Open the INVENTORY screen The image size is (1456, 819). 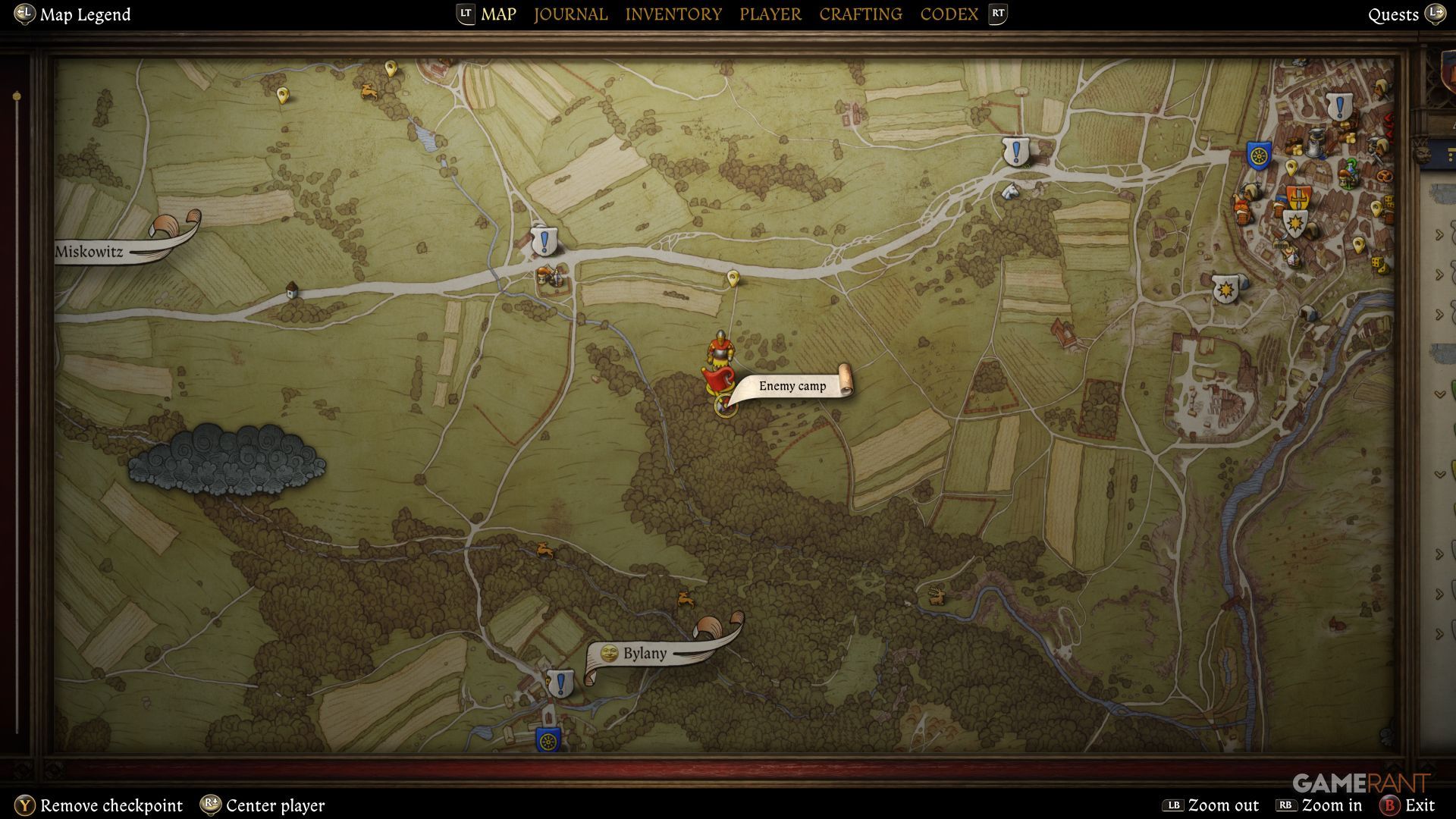tap(673, 14)
